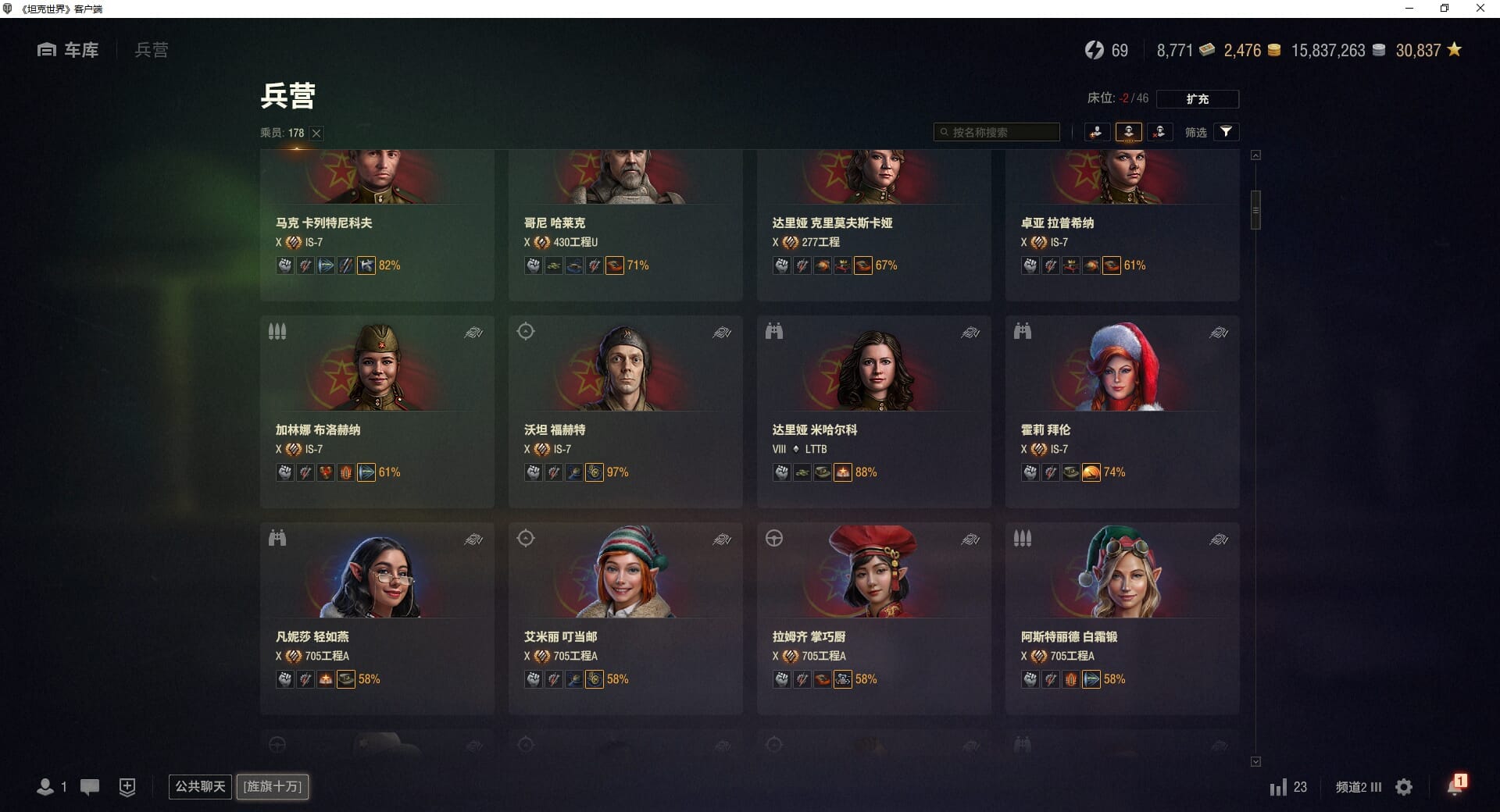Open the 公共聊天 public chat tab
Image resolution: width=1500 pixels, height=812 pixels.
[200, 786]
